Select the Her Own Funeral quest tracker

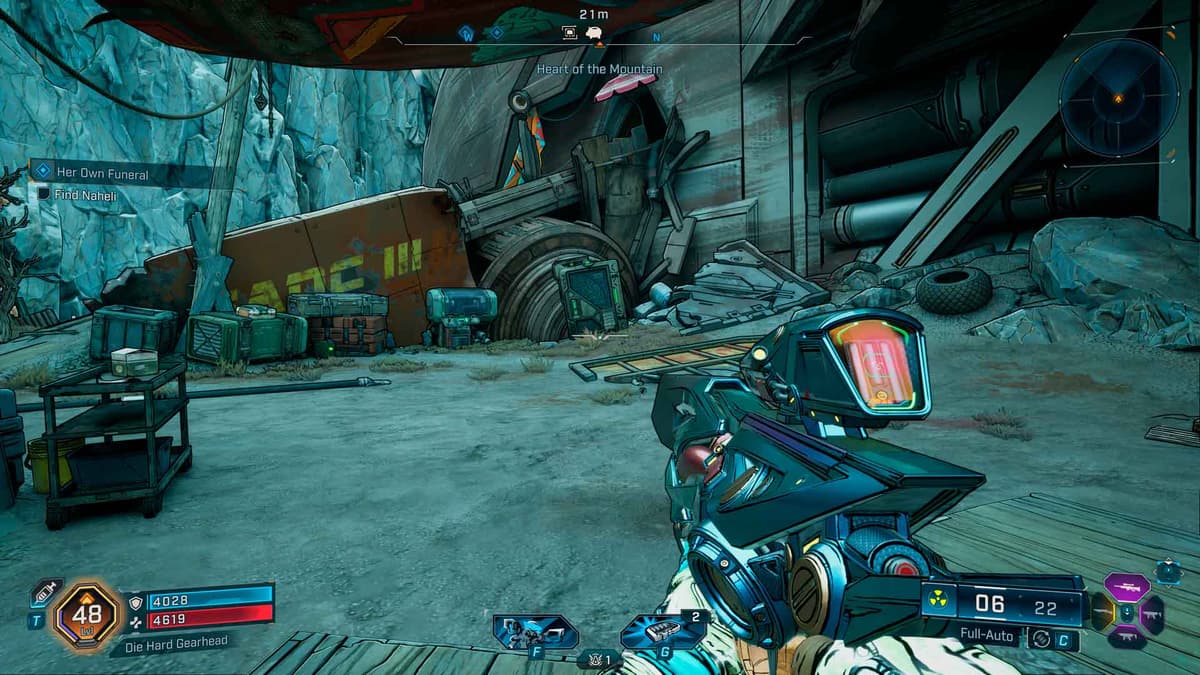[x=102, y=174]
